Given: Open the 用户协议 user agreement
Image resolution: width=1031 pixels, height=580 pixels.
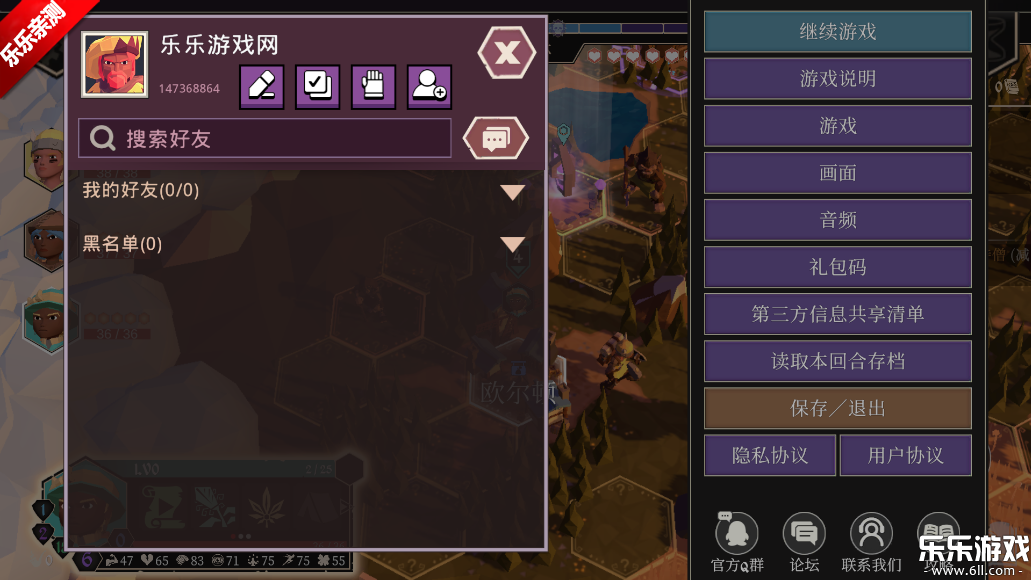Looking at the screenshot, I should coord(905,455).
